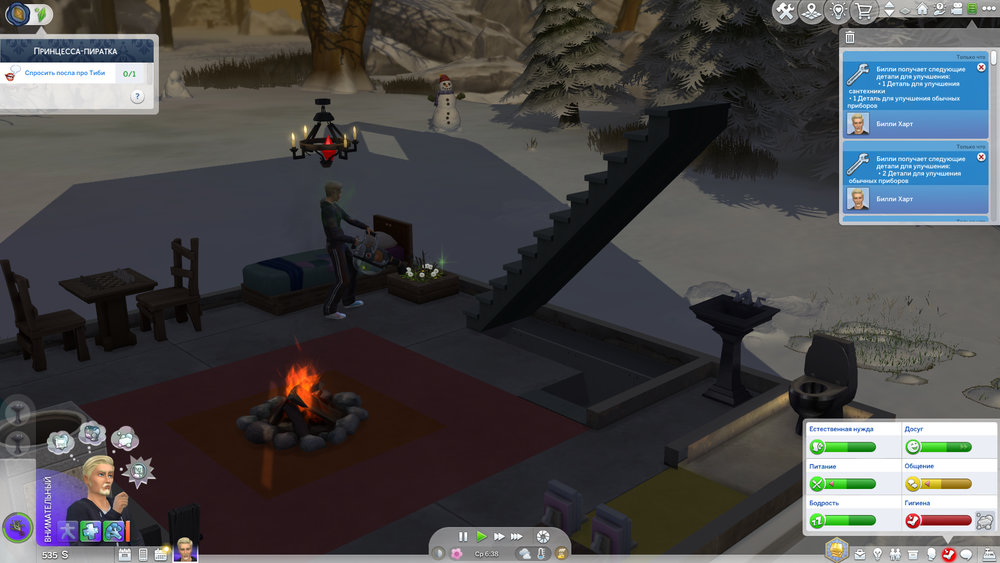This screenshot has width=1000, height=563.
Task: Open the shopping cart catalog
Action: pos(862,11)
